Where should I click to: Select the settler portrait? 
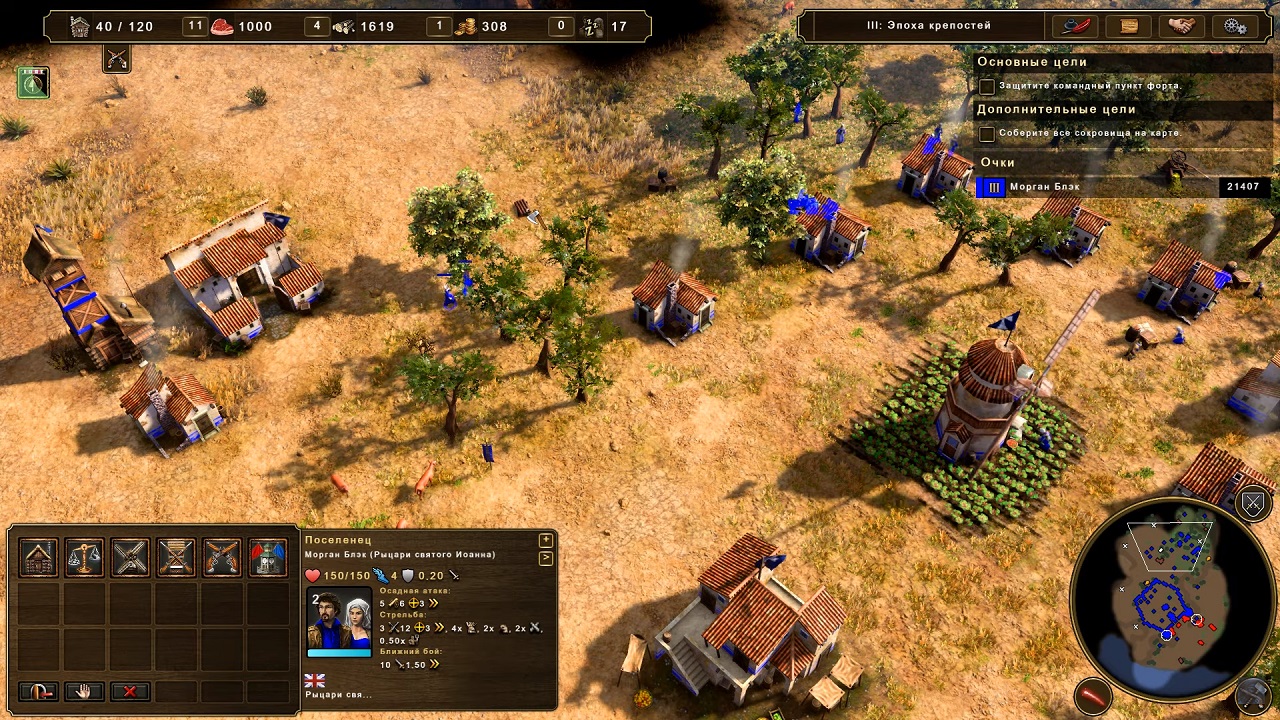pyautogui.click(x=339, y=621)
